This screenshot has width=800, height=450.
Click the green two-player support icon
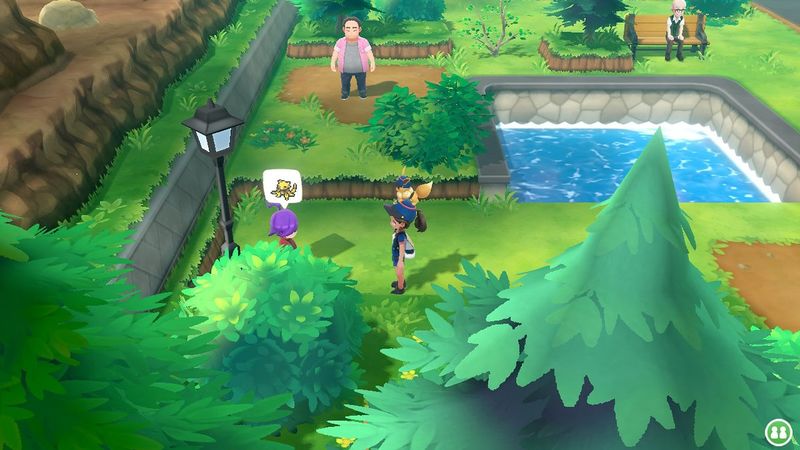click(x=776, y=431)
